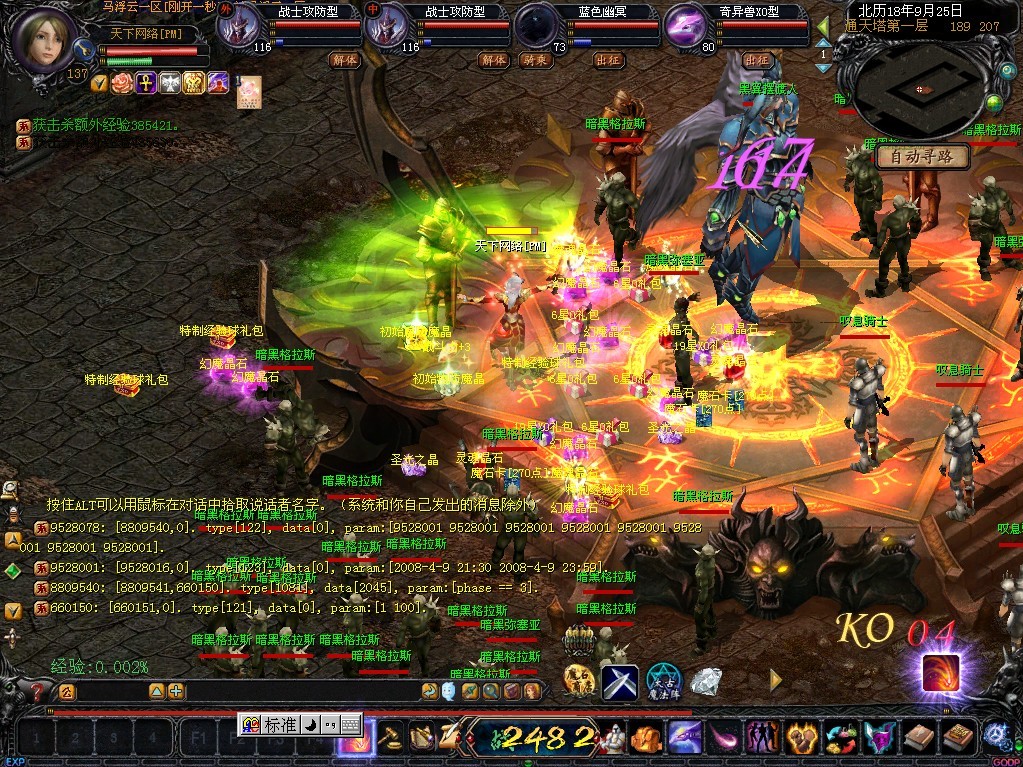The height and width of the screenshot is (767, 1023).
Task: Click 出征 under the 奇异兽XO型 pet
Action: 757,60
